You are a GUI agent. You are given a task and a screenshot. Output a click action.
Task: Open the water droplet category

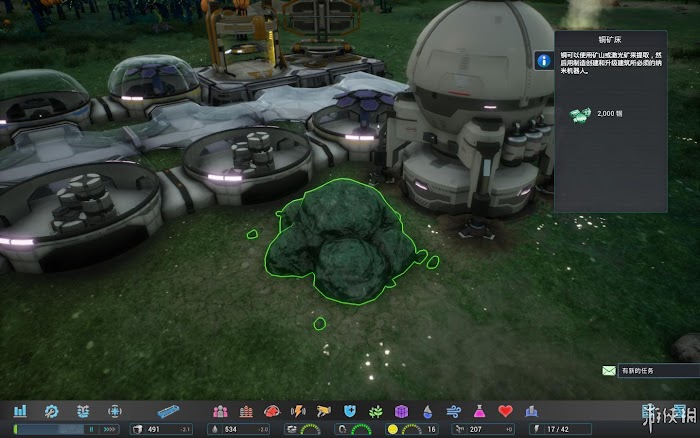(428, 411)
